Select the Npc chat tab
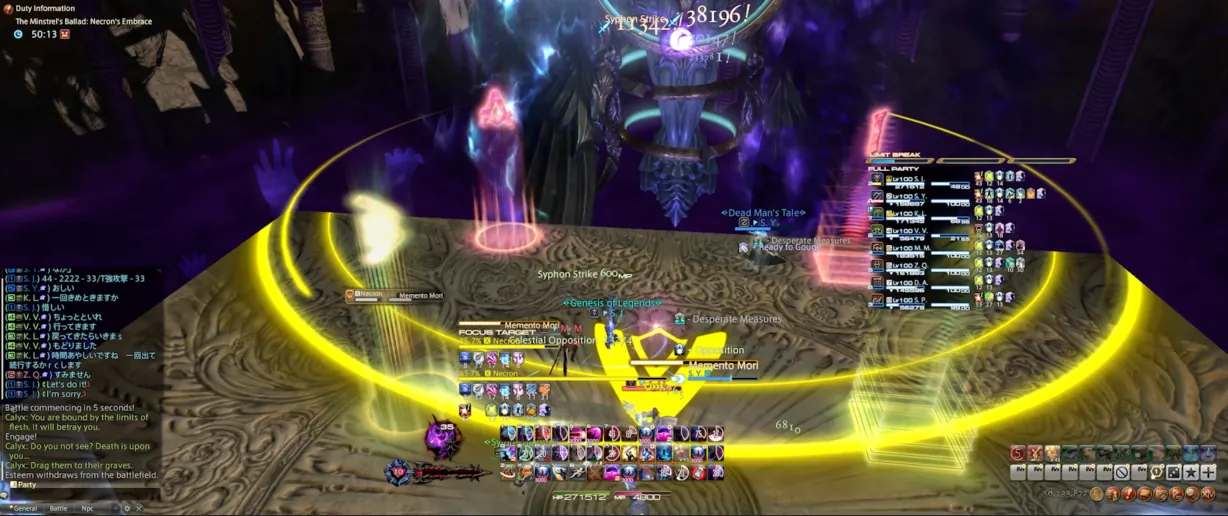 pos(88,508)
